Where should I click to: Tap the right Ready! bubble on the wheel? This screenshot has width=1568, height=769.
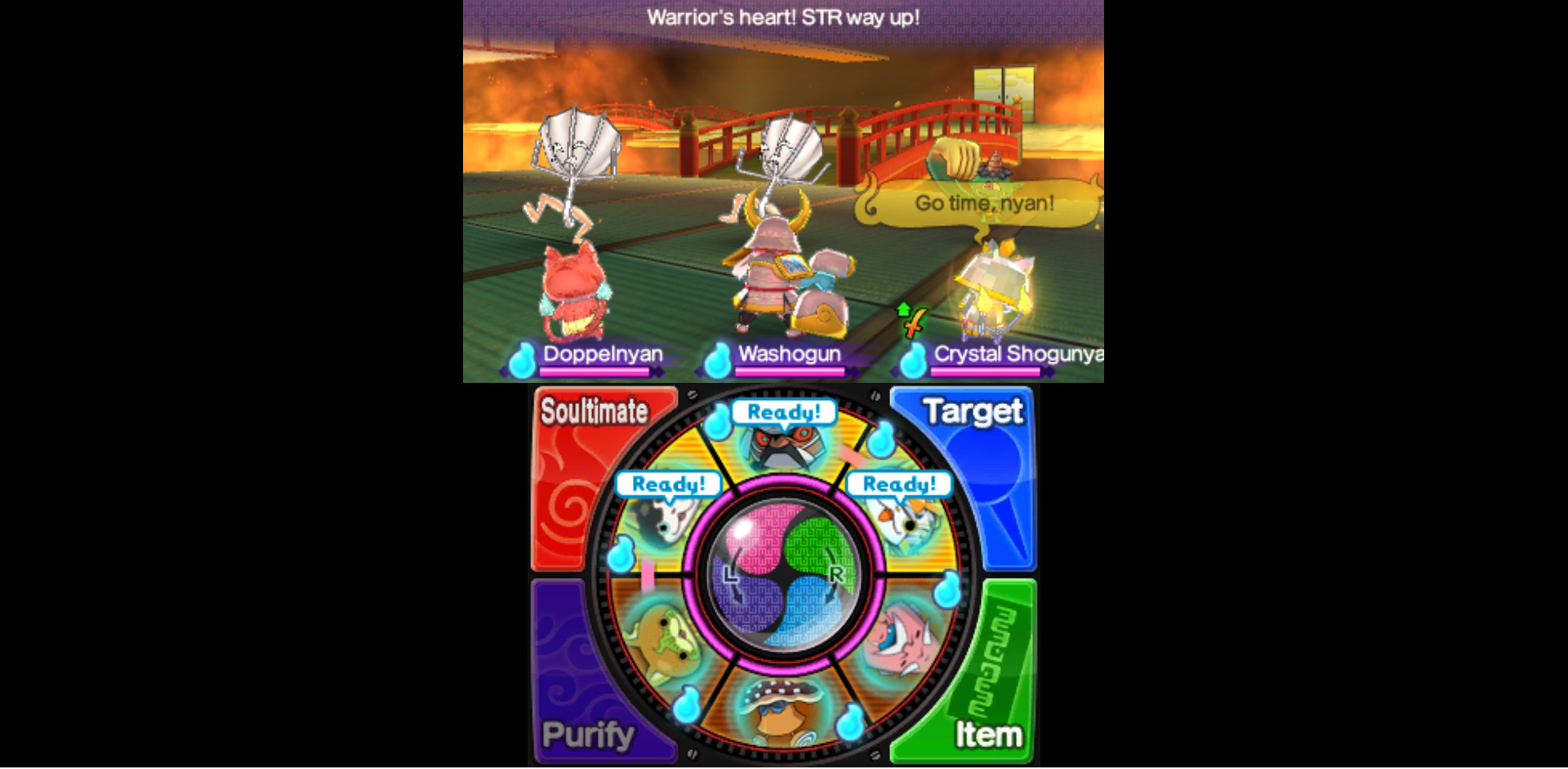point(899,483)
